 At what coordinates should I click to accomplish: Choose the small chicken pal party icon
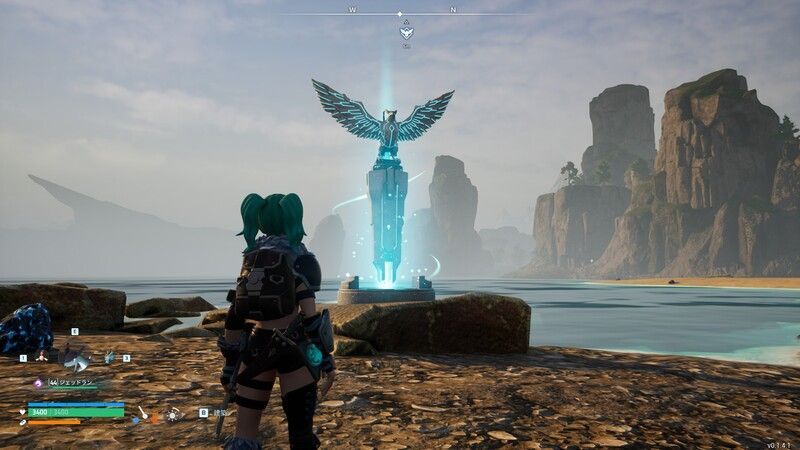[42, 355]
